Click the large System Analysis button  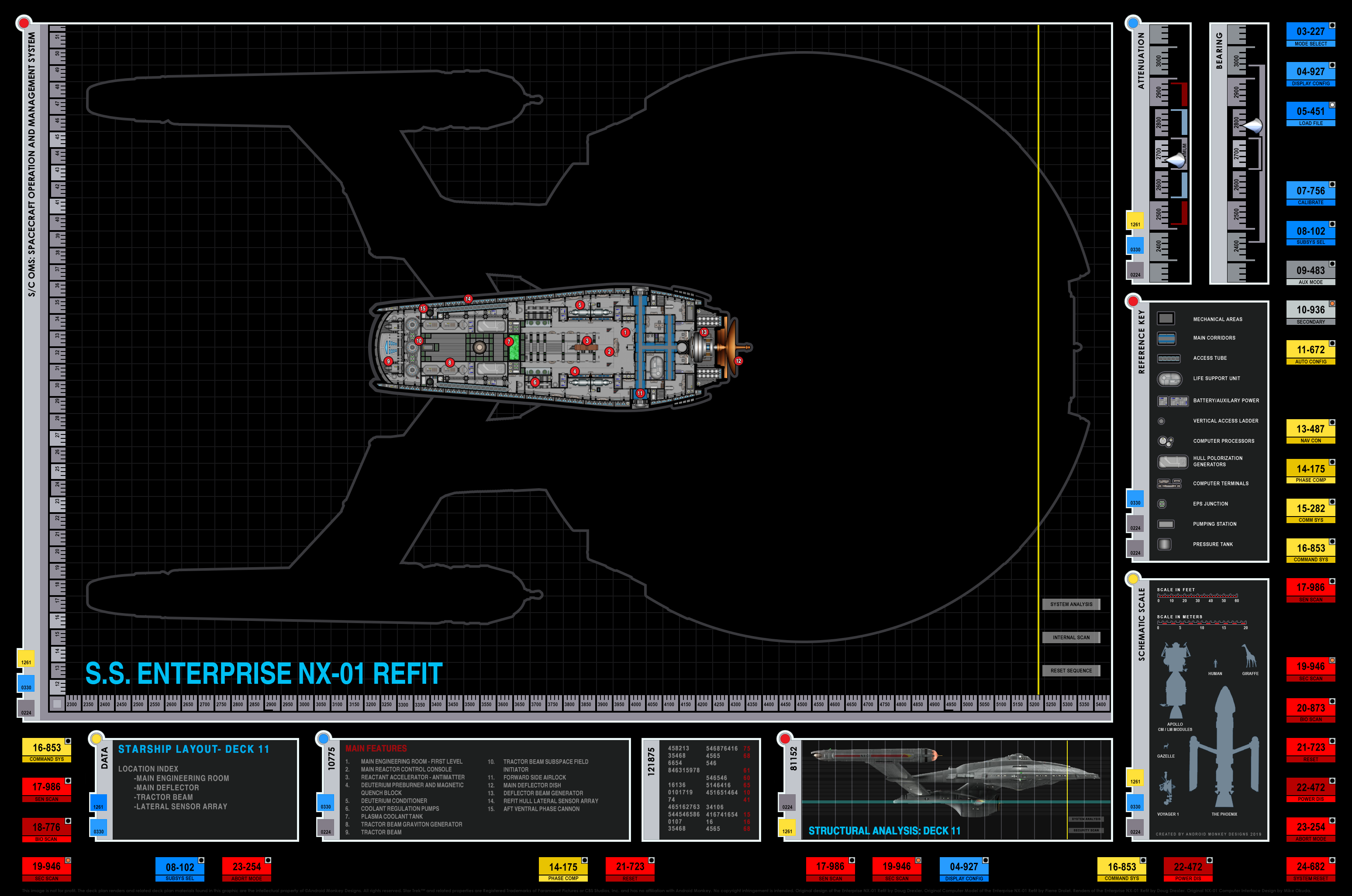(x=1071, y=604)
